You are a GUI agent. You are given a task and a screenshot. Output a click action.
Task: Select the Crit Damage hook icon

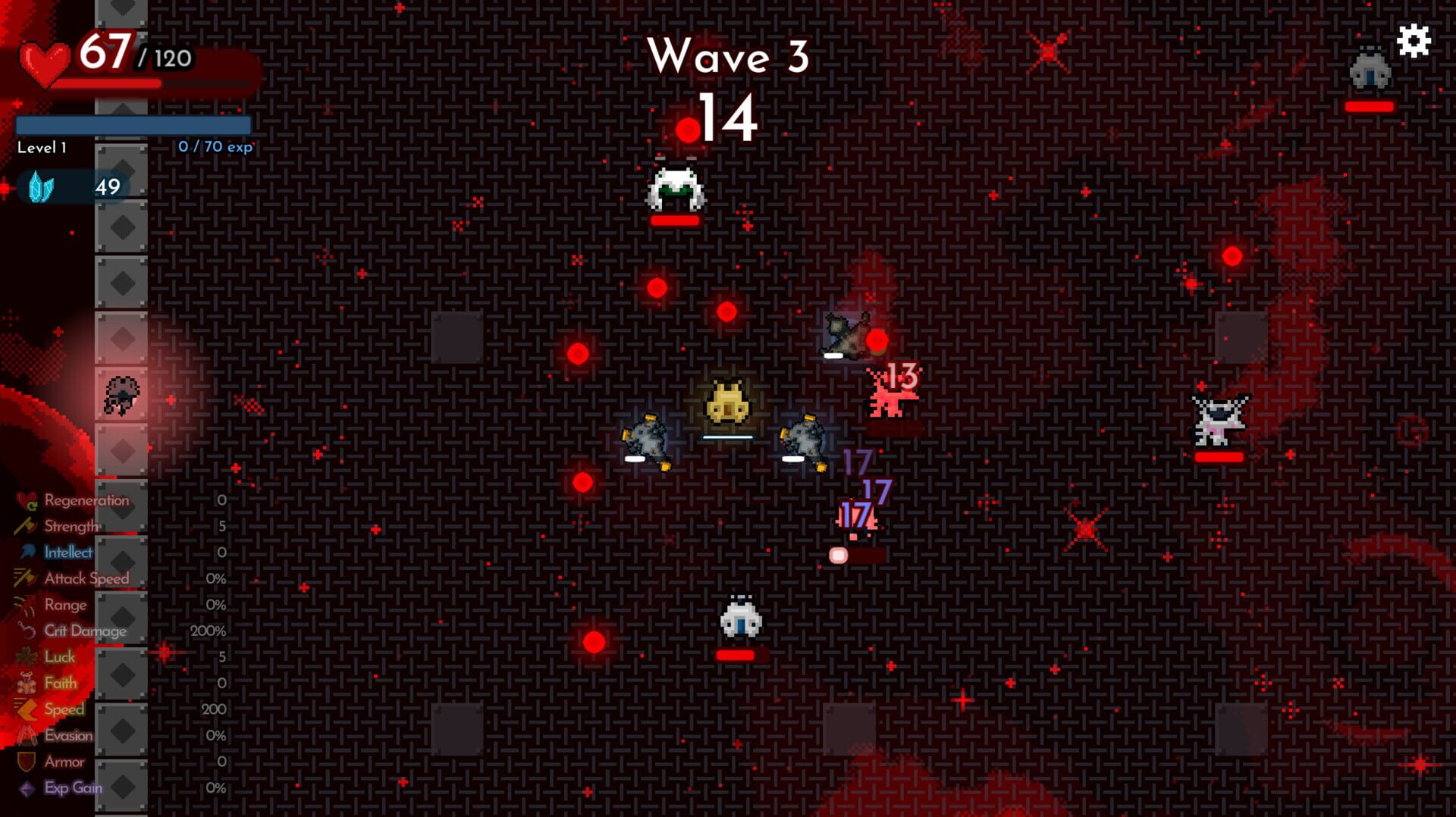(26, 630)
